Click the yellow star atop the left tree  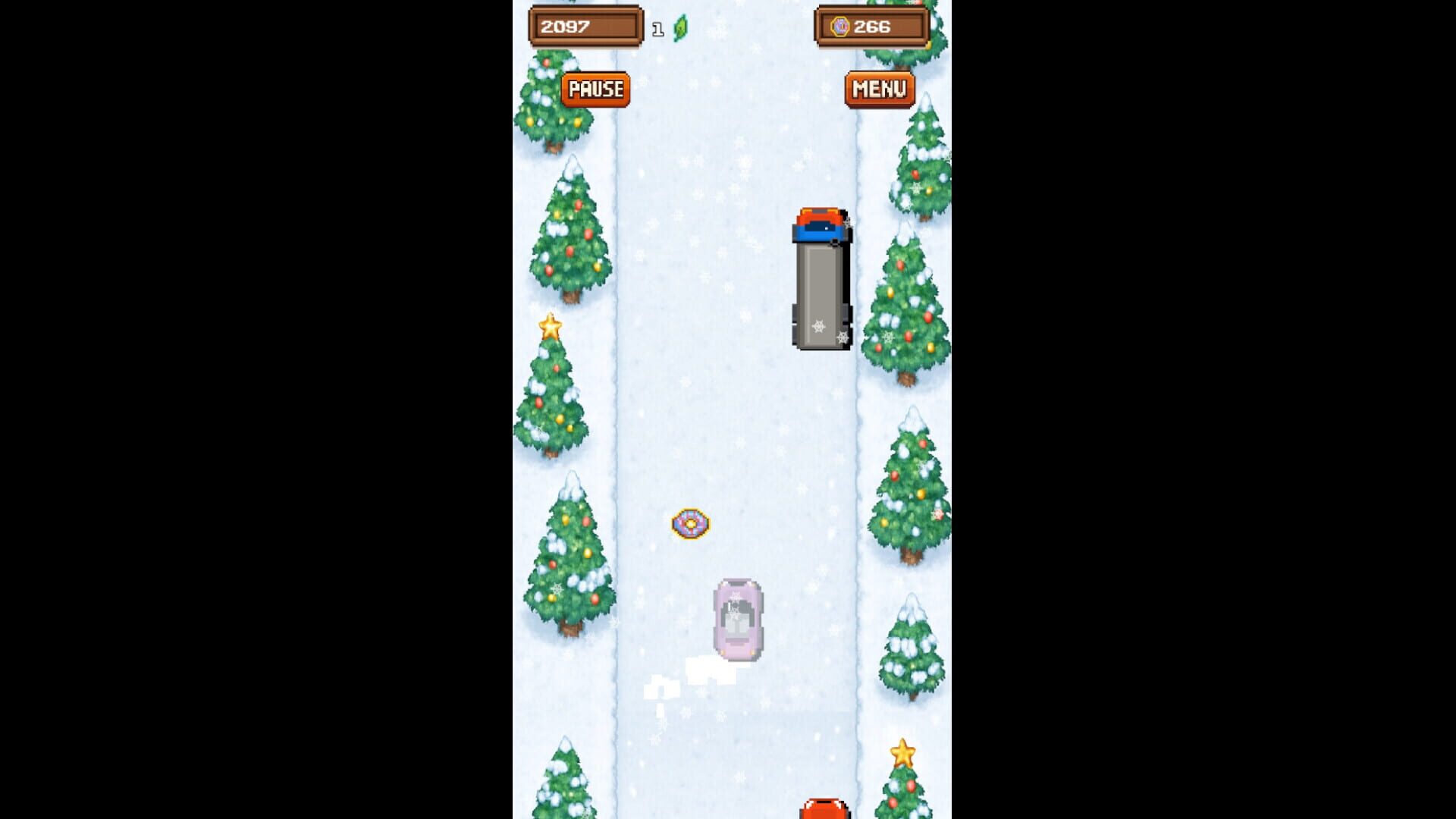click(551, 325)
